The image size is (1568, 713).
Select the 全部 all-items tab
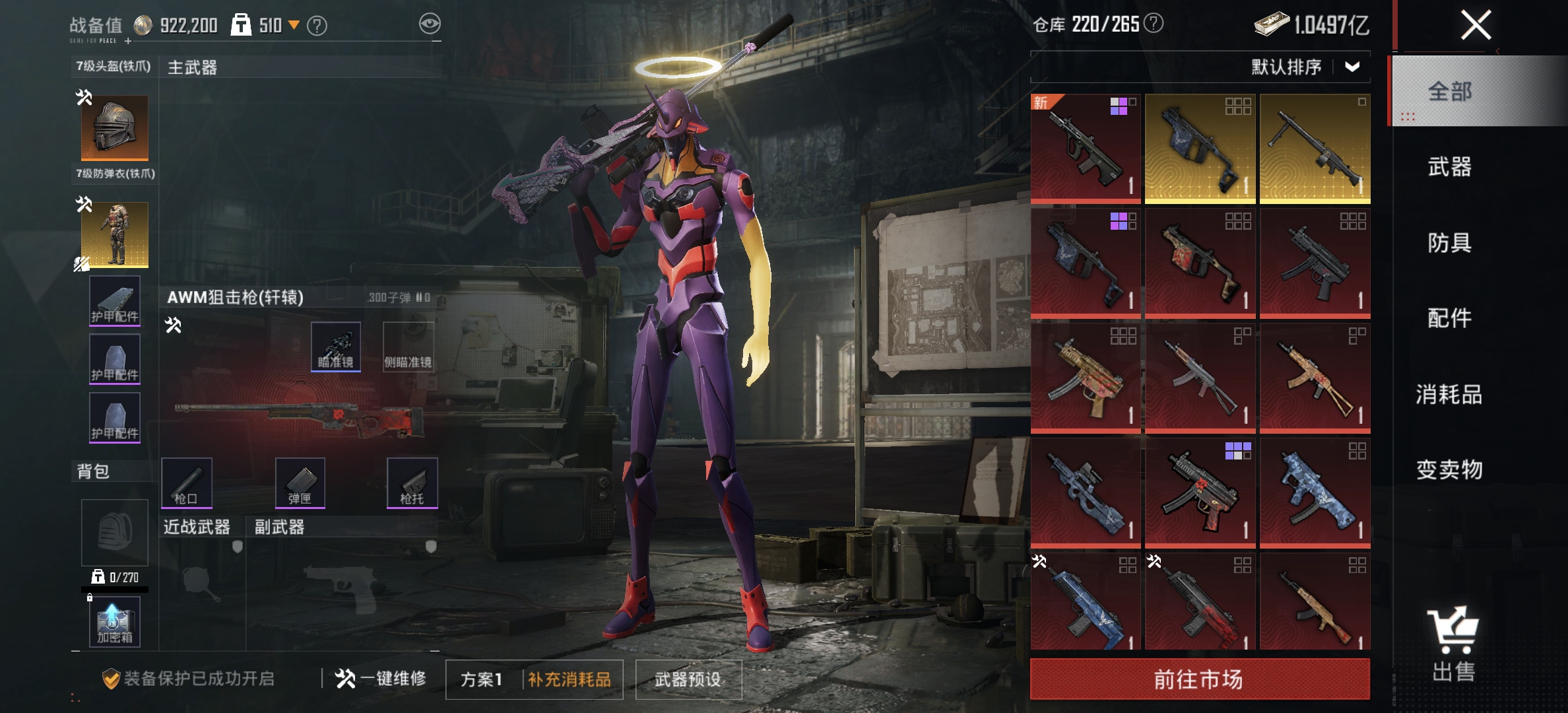(1449, 91)
